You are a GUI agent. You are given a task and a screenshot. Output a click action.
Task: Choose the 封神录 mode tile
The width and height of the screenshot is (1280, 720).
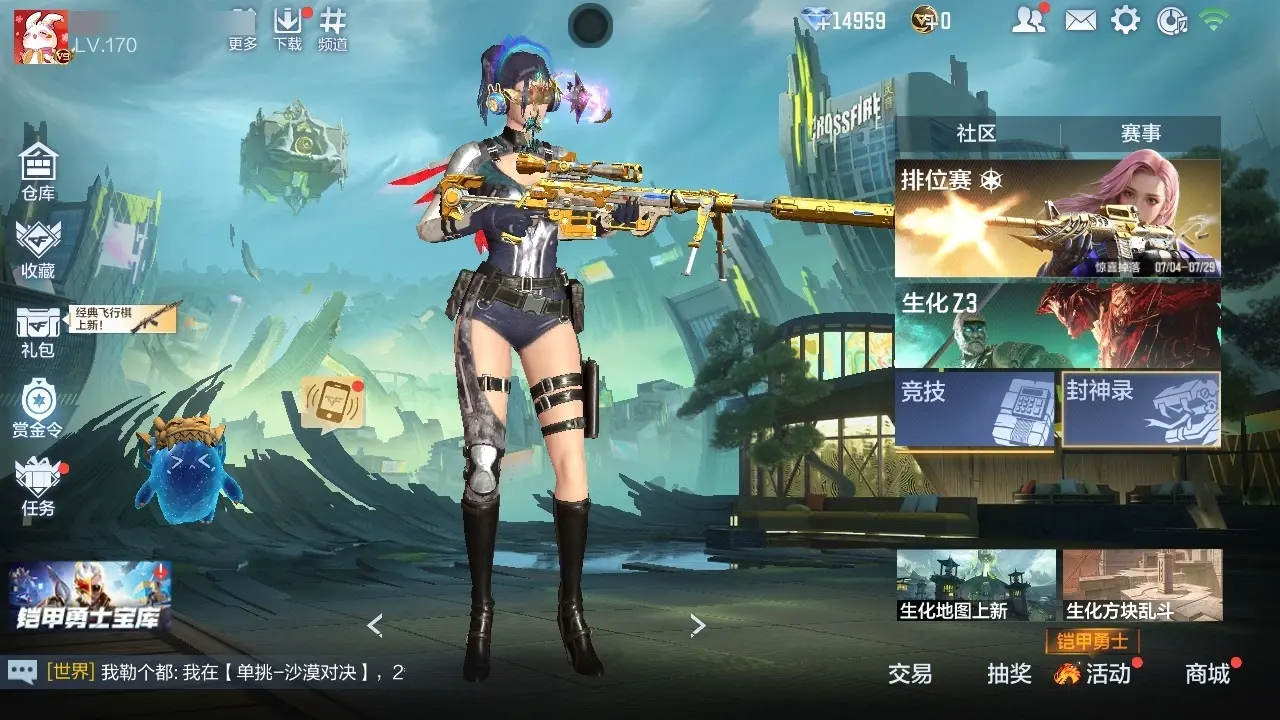(x=1141, y=408)
